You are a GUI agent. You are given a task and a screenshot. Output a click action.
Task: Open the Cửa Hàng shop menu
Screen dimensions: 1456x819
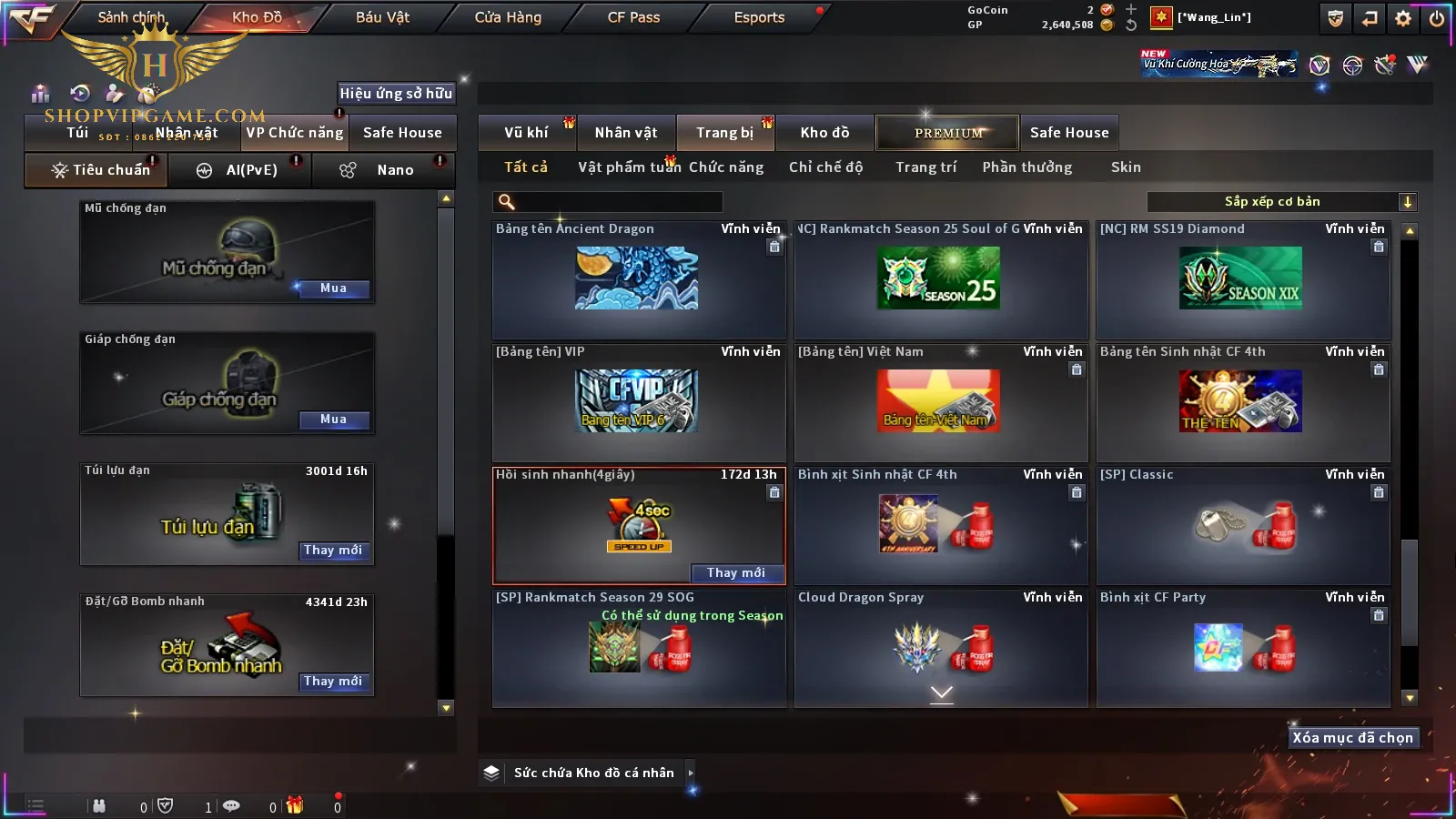pyautogui.click(x=508, y=17)
